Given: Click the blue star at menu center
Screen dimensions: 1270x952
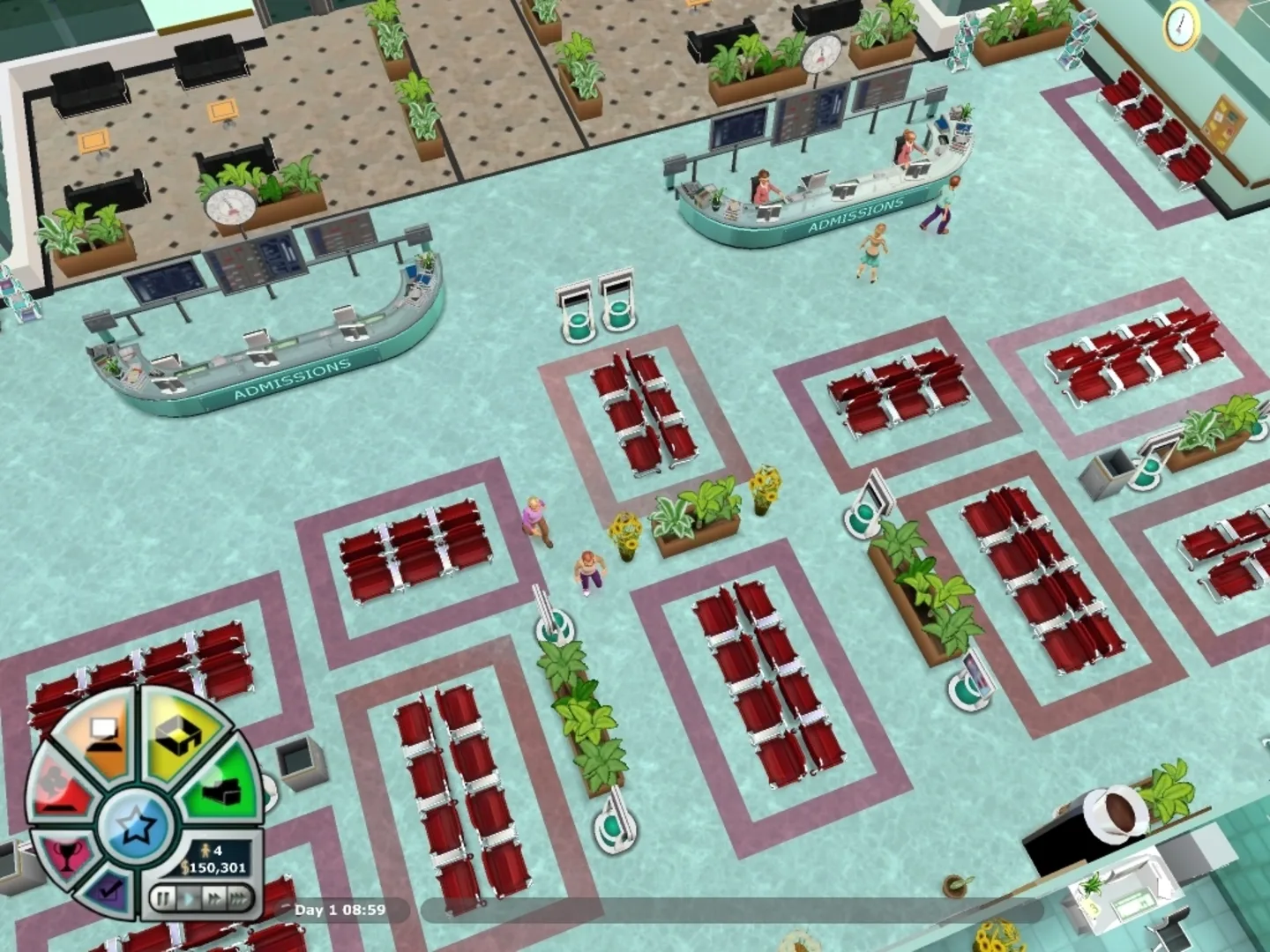Looking at the screenshot, I should click(x=135, y=825).
